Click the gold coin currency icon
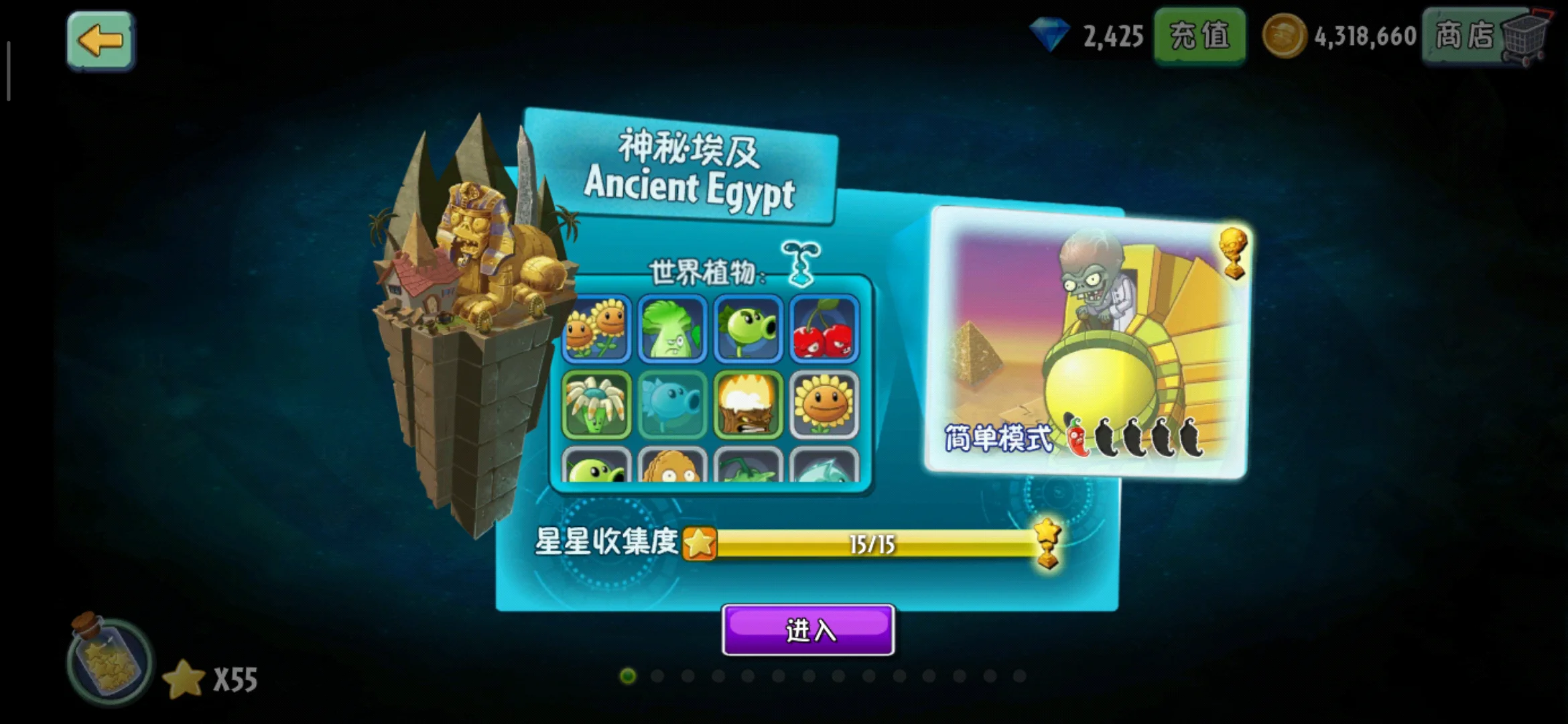1568x724 pixels. pyautogui.click(x=1284, y=36)
